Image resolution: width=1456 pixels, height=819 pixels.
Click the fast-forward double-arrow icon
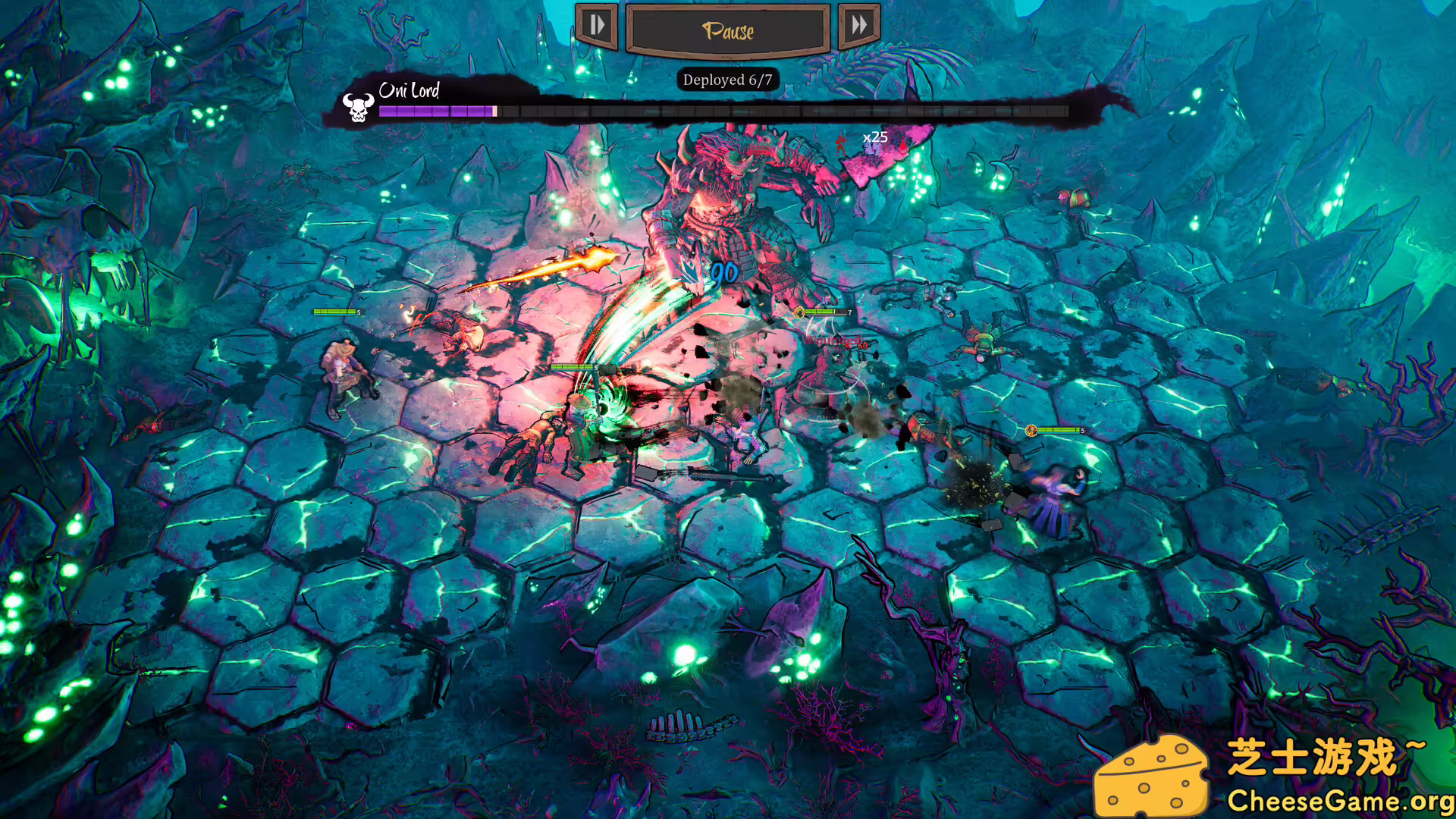point(860,24)
